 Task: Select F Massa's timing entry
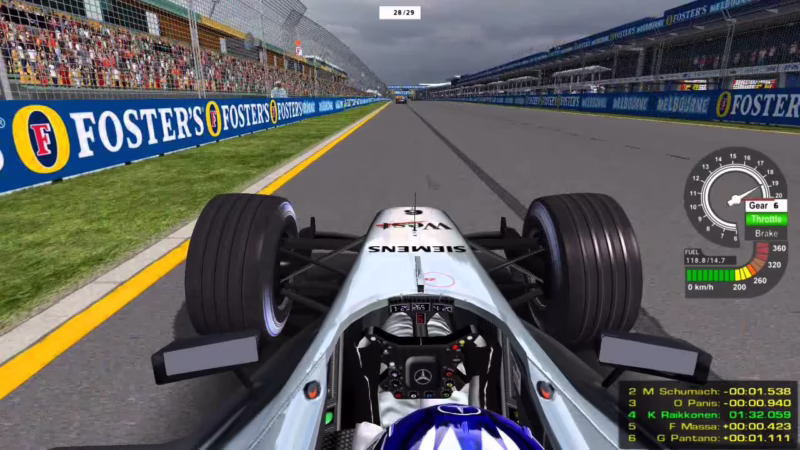[709, 426]
